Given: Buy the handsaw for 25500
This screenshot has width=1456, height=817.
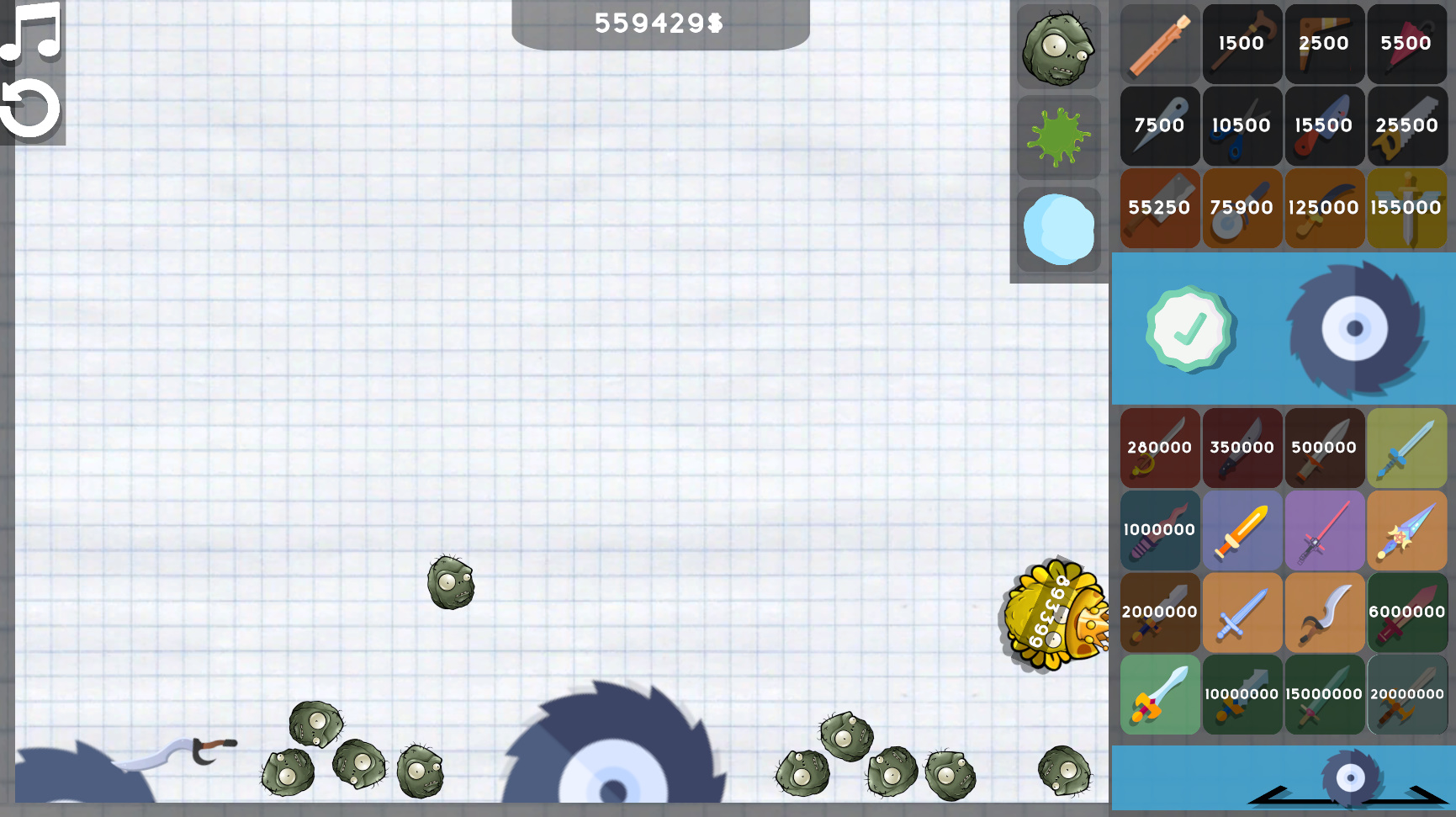Looking at the screenshot, I should point(1407,126).
